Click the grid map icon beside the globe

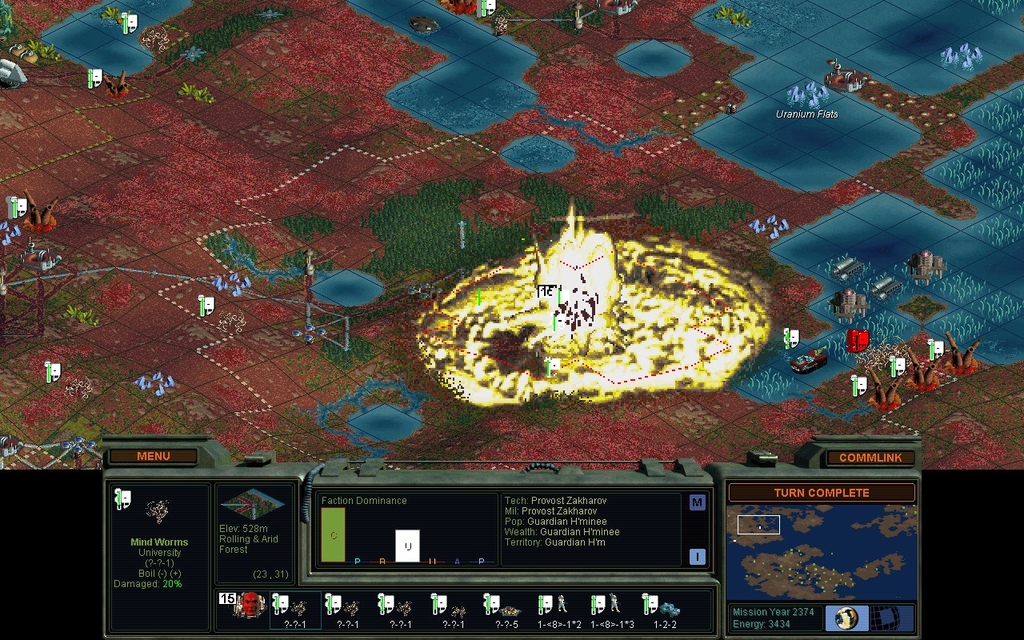885,616
